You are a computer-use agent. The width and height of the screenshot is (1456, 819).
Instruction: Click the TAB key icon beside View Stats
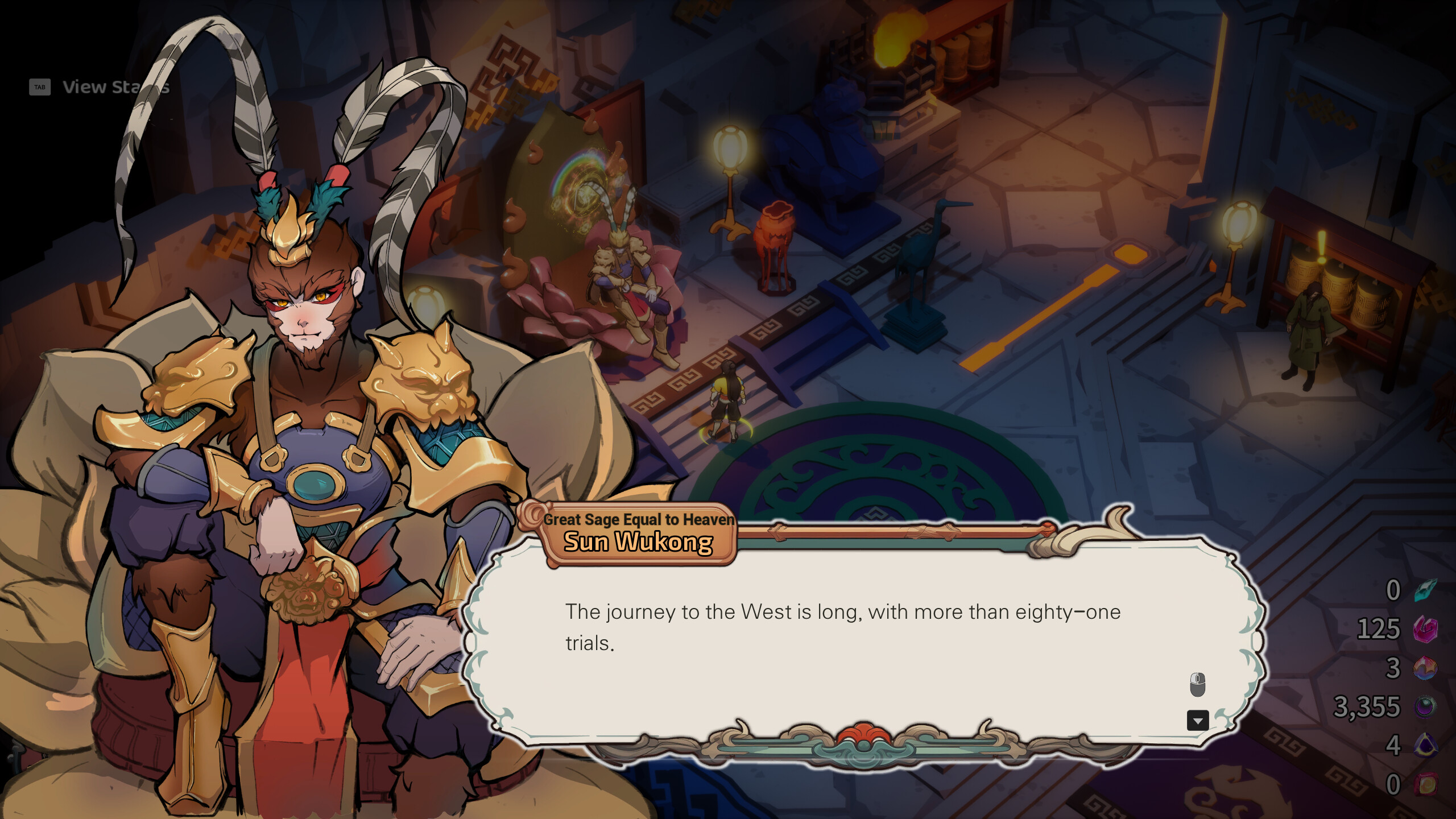(x=40, y=87)
